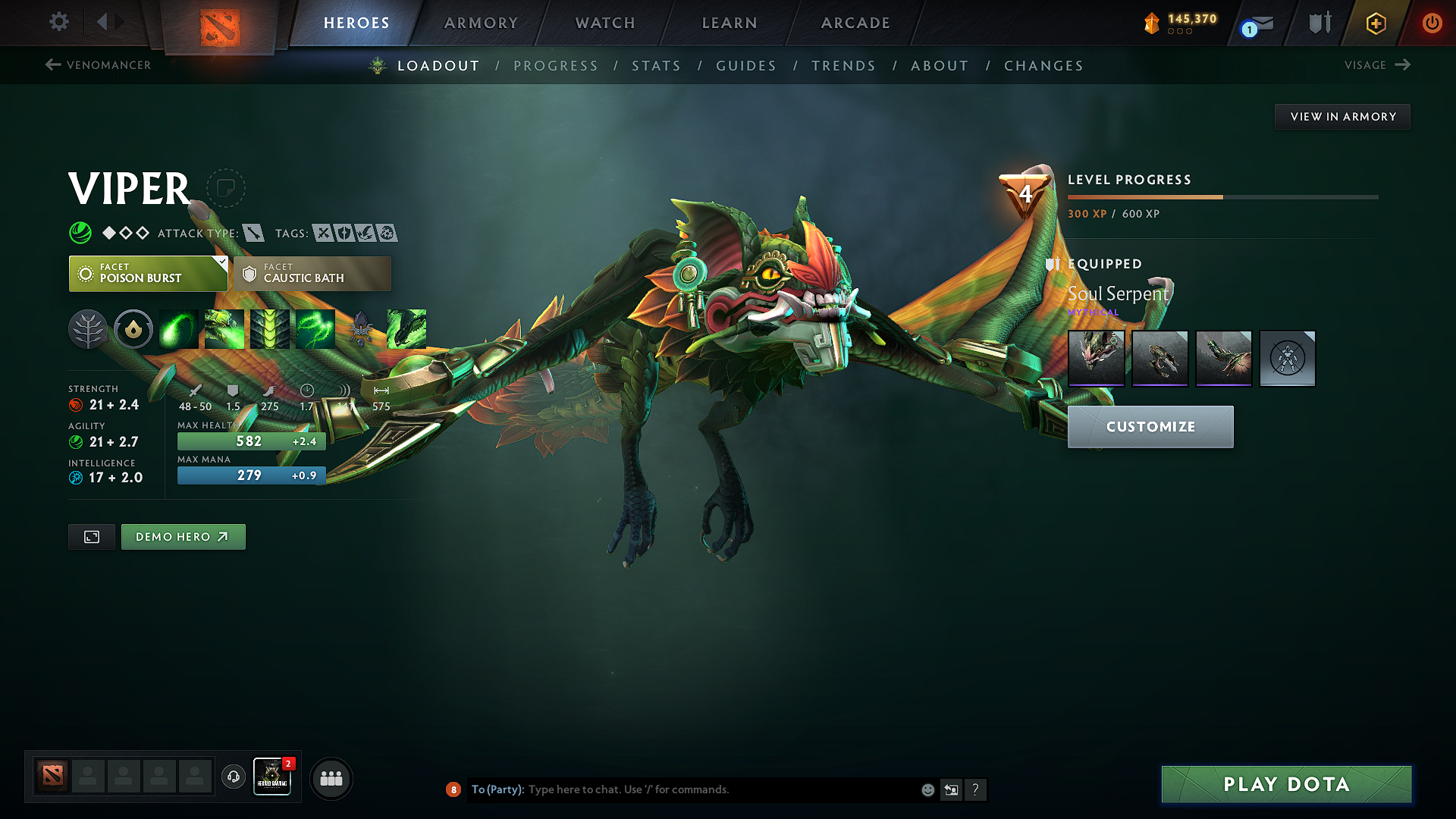The height and width of the screenshot is (819, 1456).
Task: Click the Dota Plus icon near the power button
Action: click(x=1375, y=24)
